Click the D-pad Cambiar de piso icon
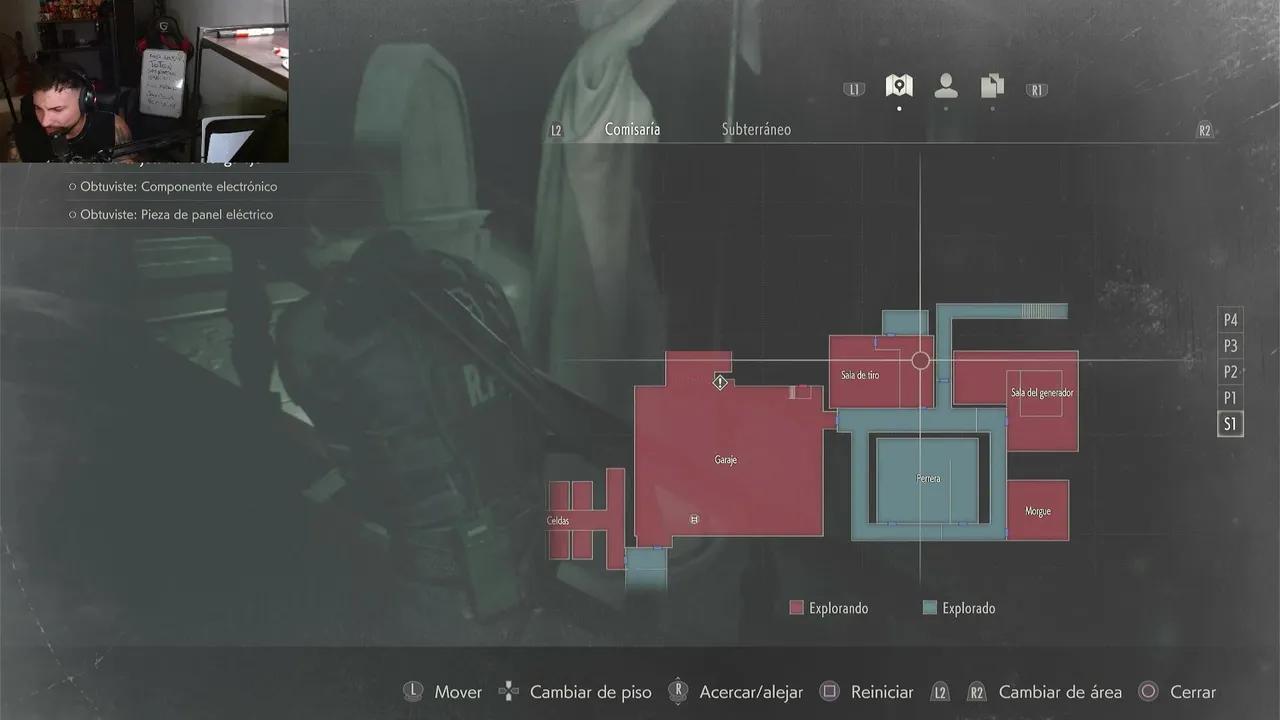 [508, 691]
